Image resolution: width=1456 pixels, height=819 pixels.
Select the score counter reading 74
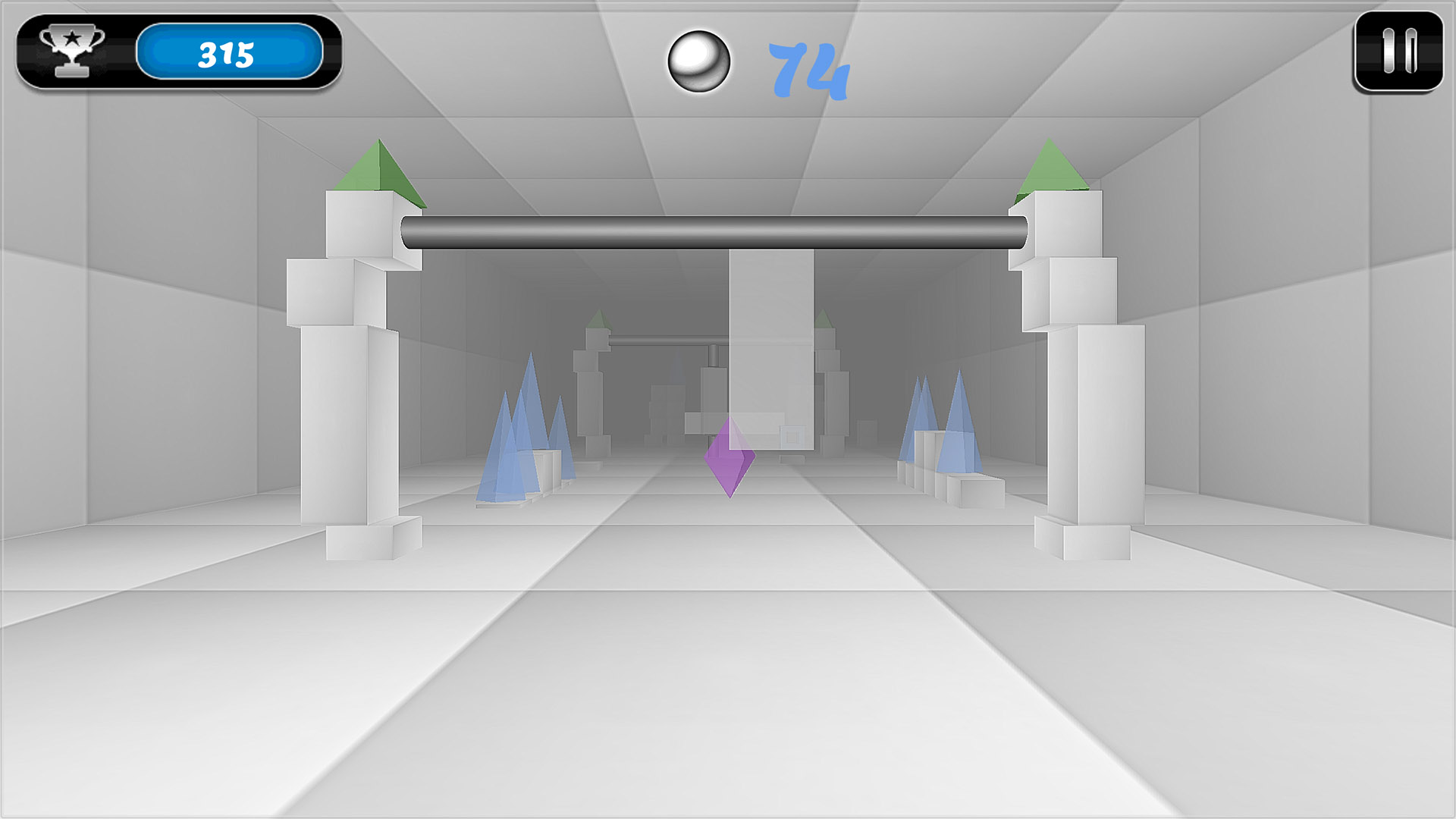[x=808, y=68]
